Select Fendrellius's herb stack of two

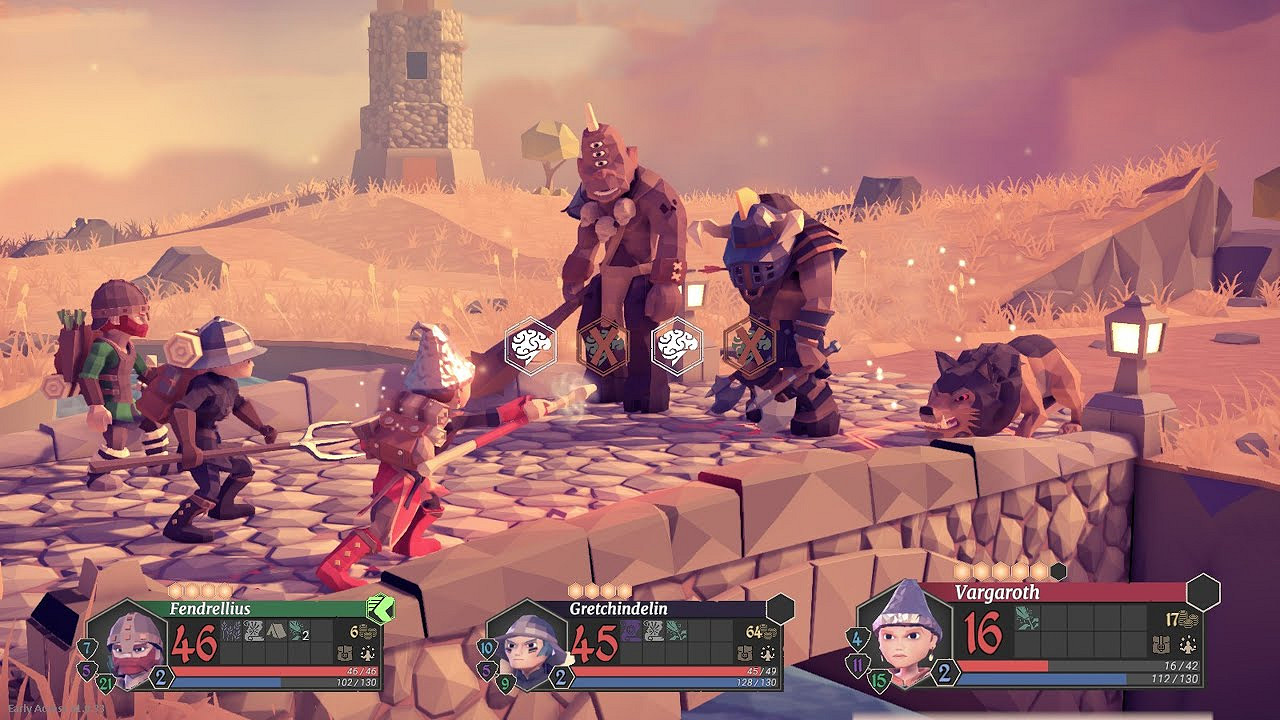pos(298,631)
